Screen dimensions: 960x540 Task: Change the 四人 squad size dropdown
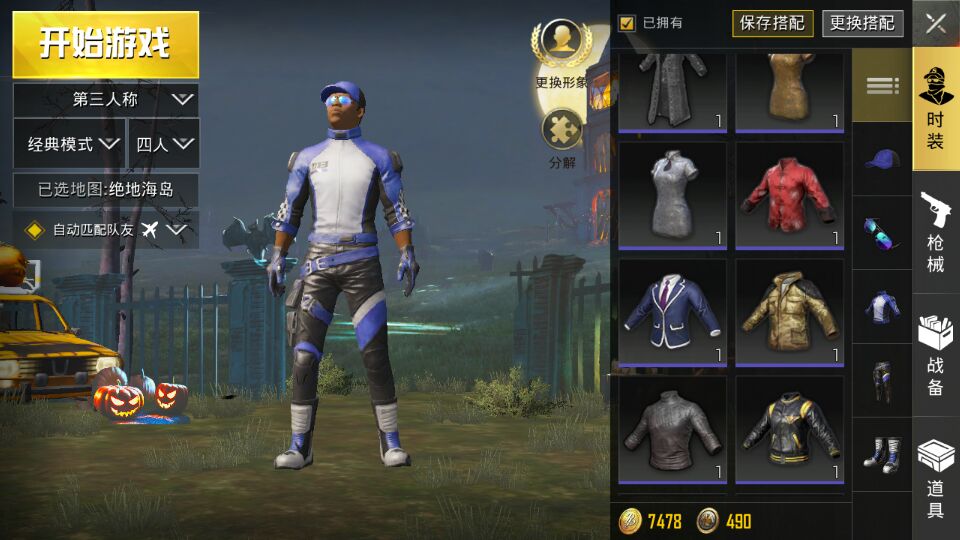[164, 144]
